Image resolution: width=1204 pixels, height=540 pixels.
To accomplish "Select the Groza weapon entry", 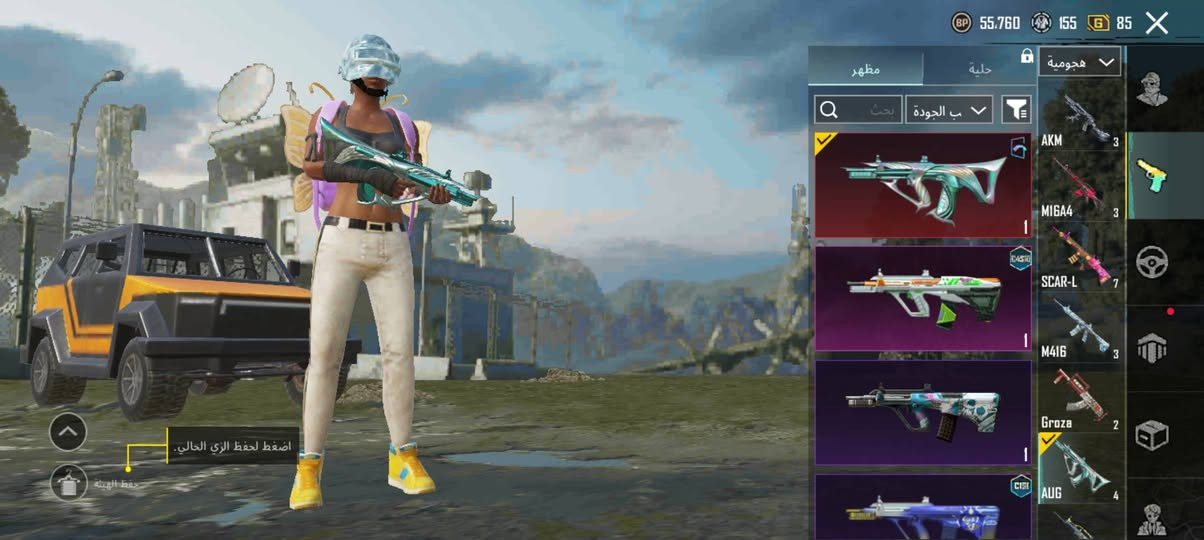I will (1082, 399).
